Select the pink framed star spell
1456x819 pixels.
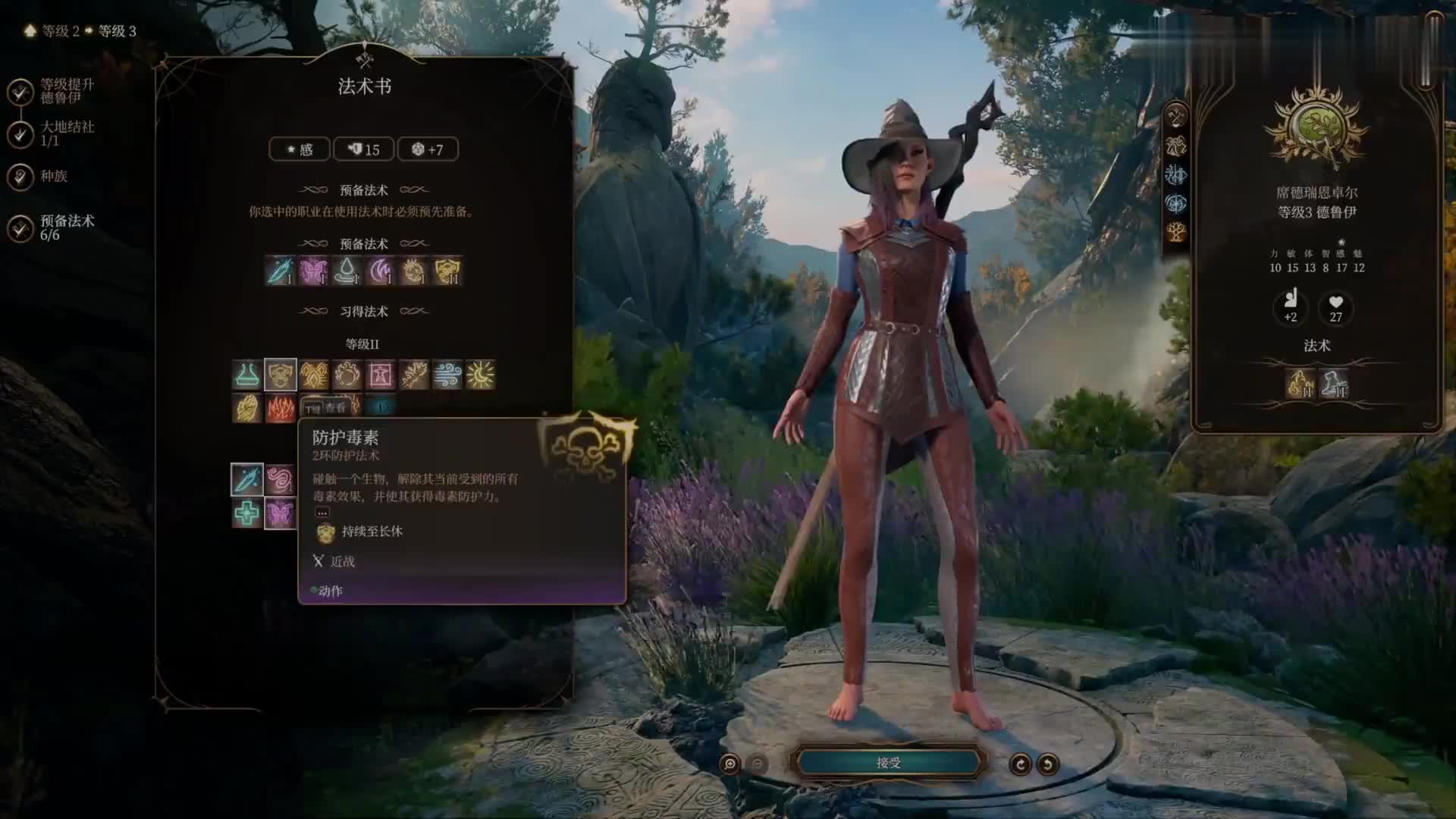[x=380, y=375]
